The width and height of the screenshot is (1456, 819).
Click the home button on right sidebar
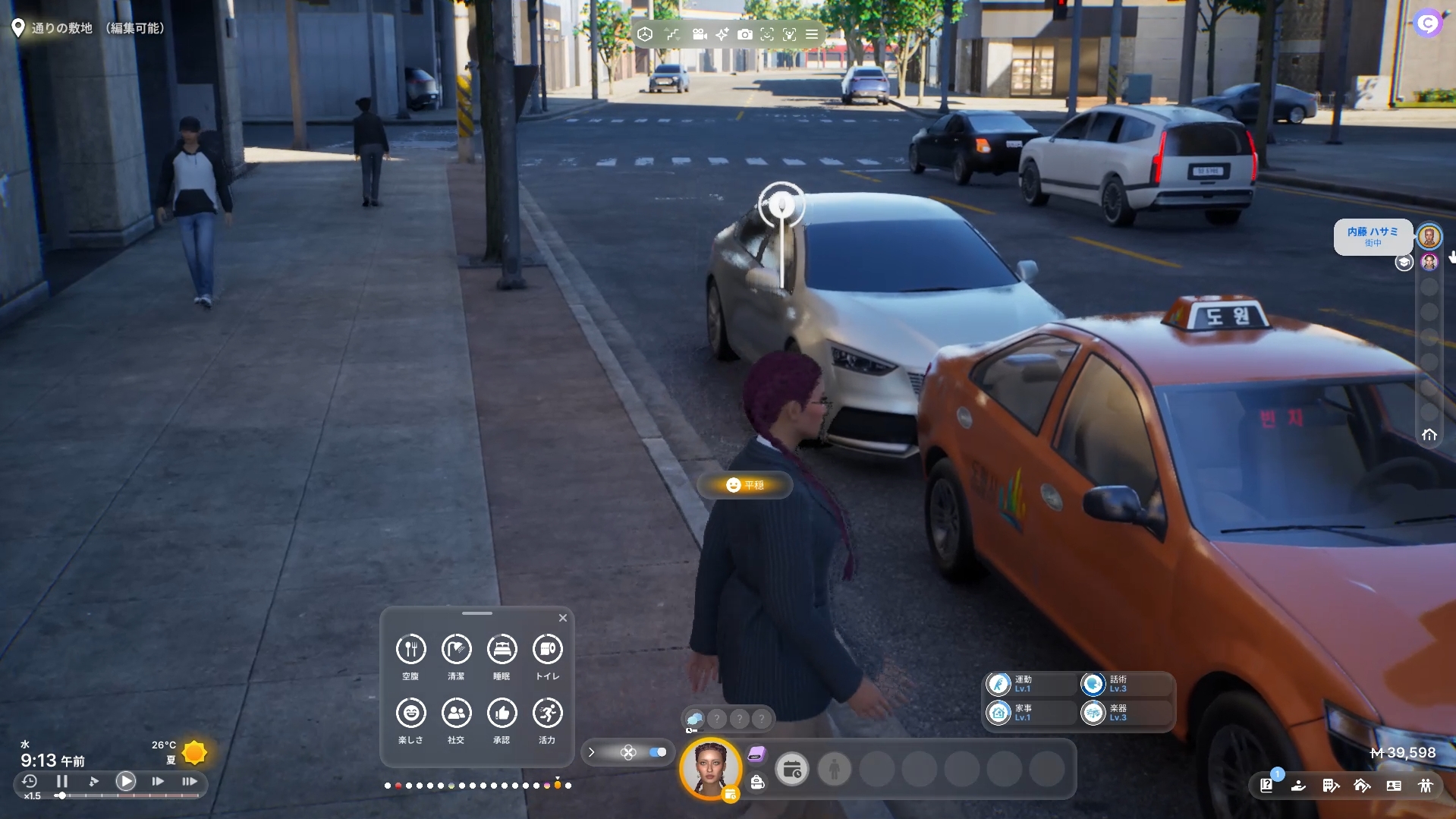point(1429,435)
